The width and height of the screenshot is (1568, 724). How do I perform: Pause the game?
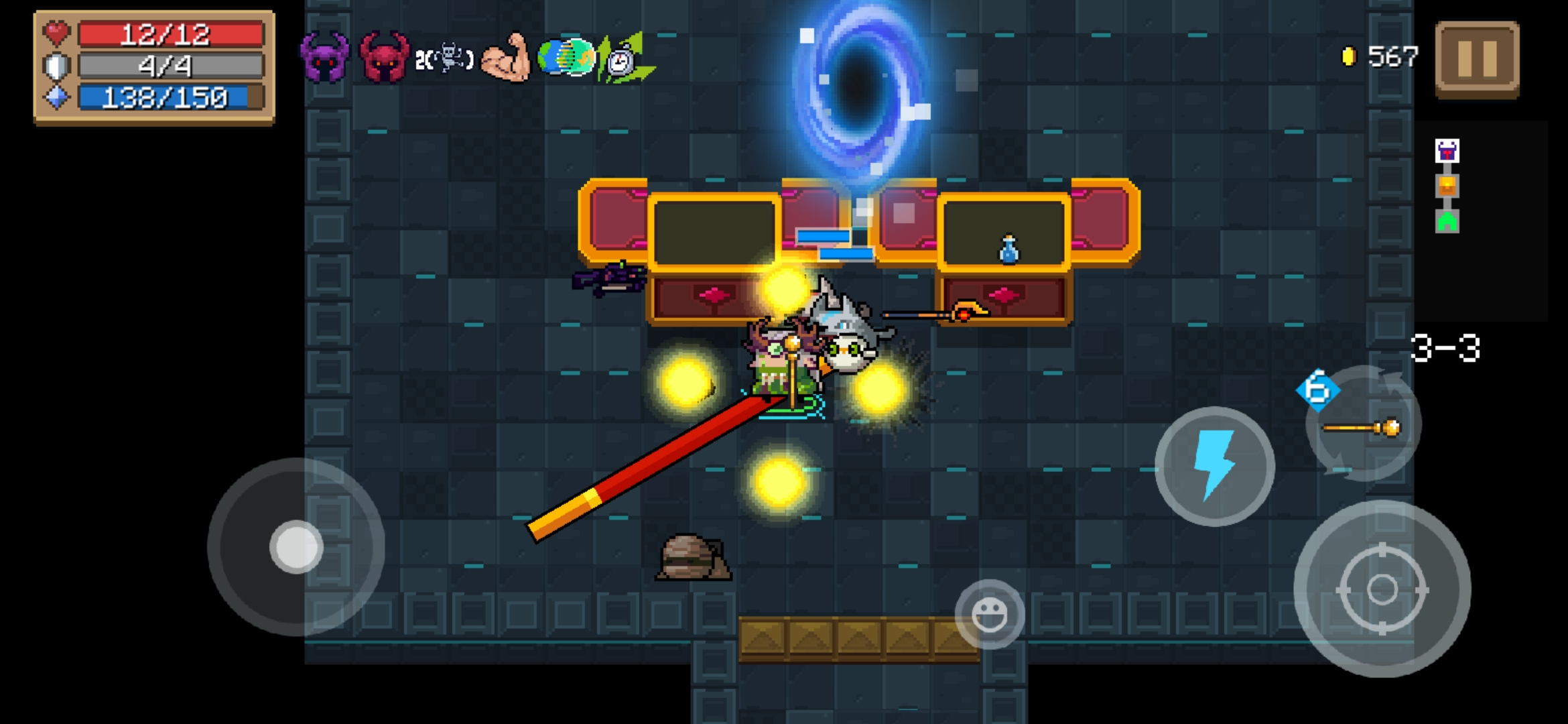pos(1477,59)
